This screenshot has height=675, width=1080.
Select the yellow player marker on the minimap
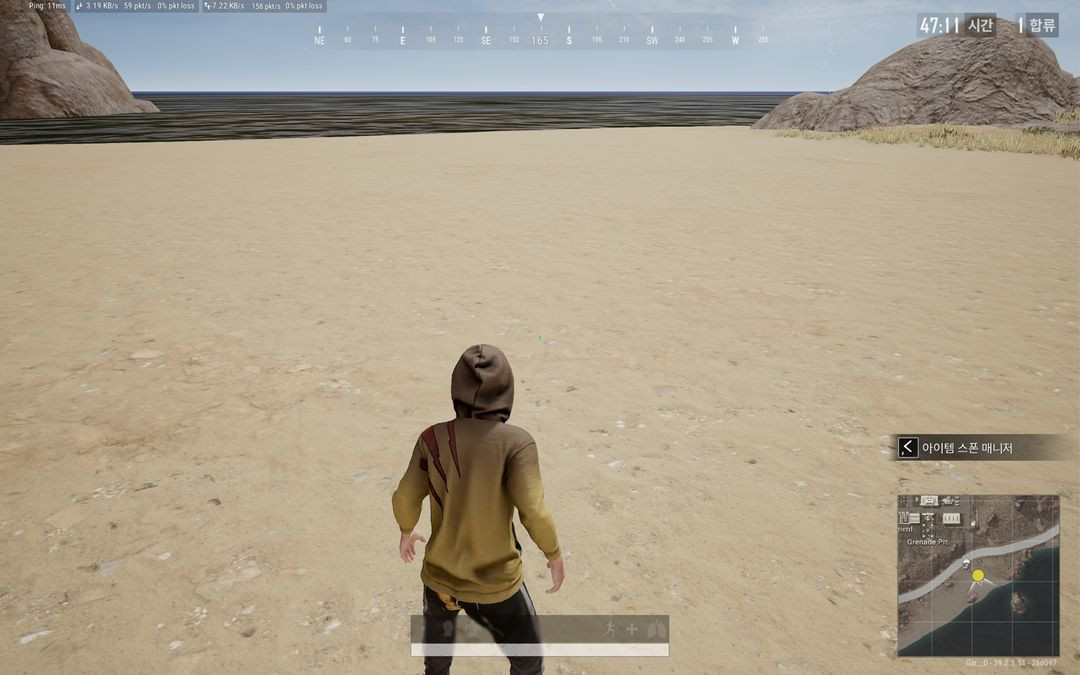(978, 575)
